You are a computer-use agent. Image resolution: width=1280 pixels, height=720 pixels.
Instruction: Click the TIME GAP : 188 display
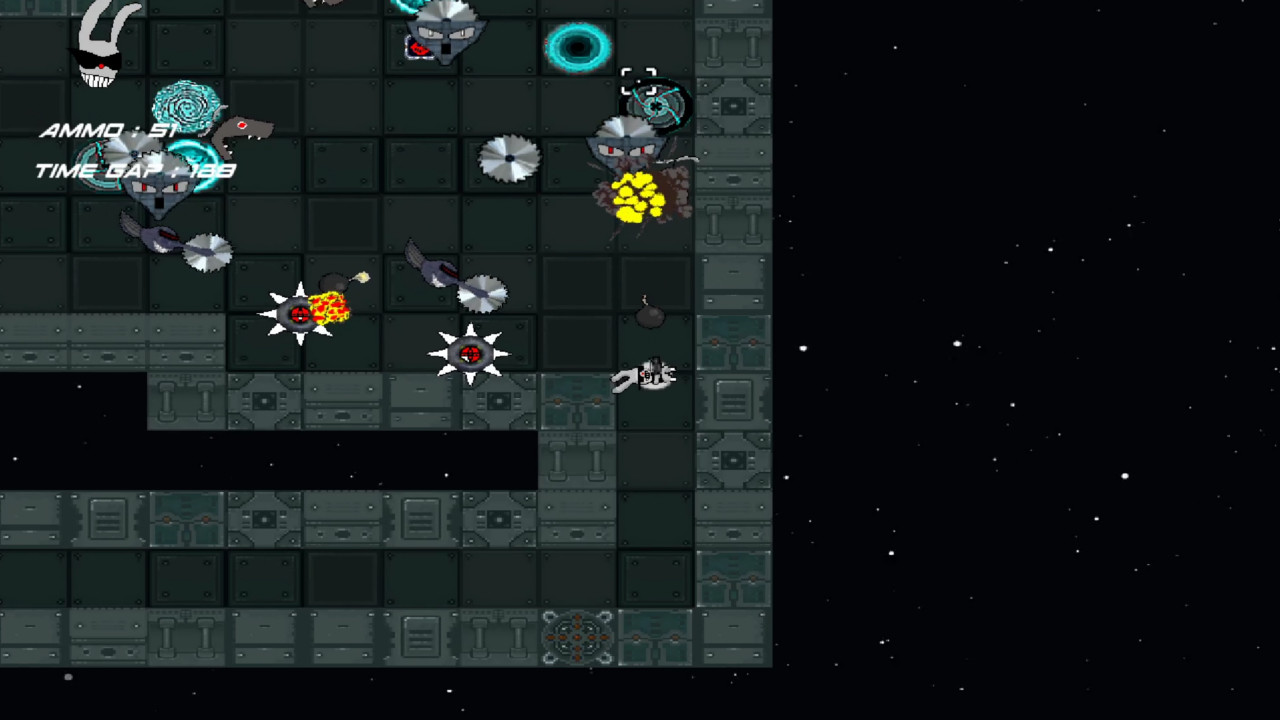(135, 169)
